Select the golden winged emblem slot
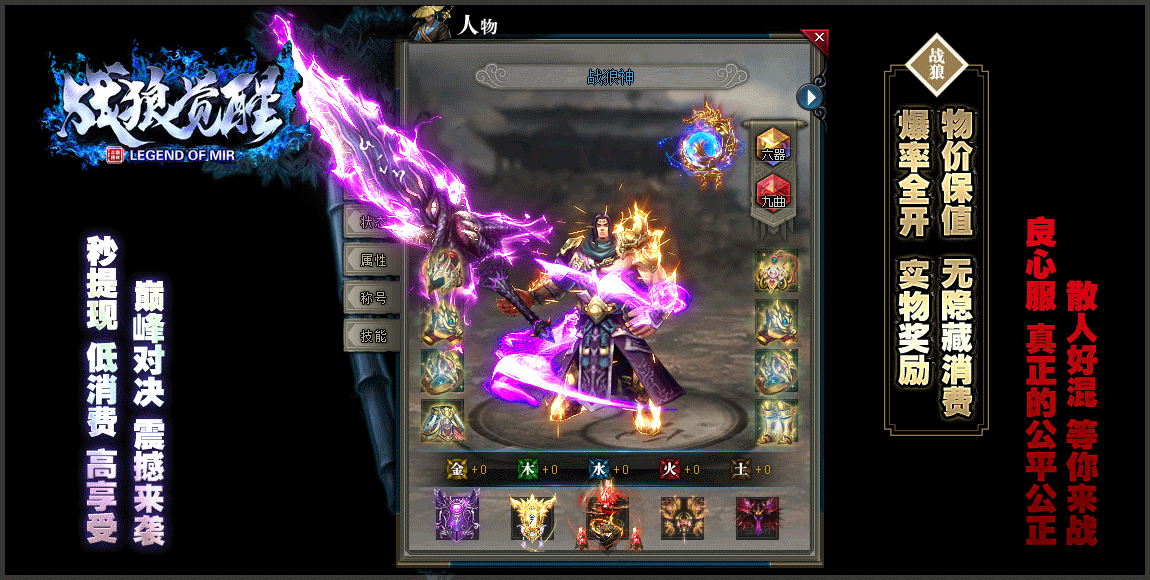 [532, 517]
